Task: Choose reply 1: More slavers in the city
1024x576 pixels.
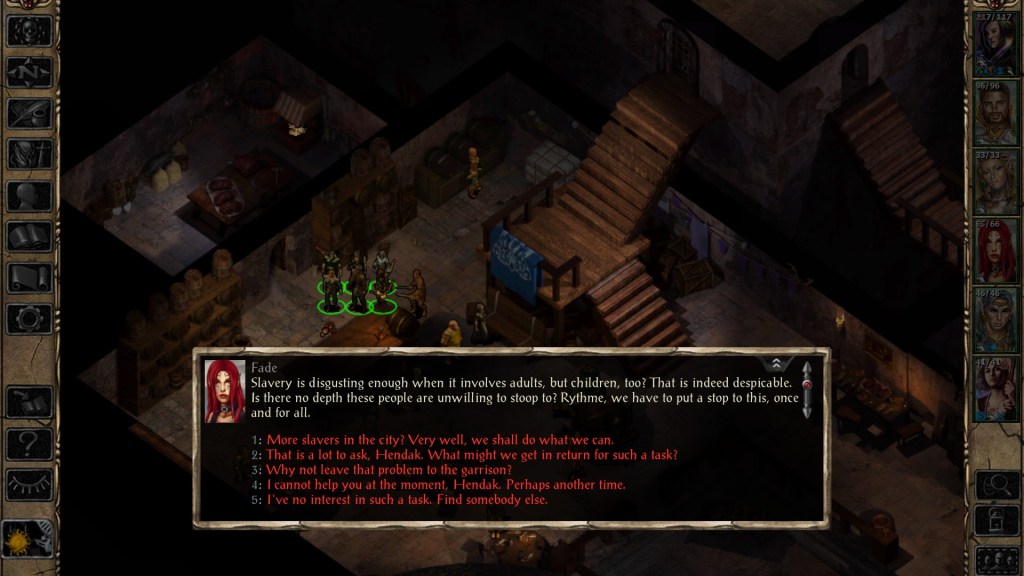Action: [440, 440]
